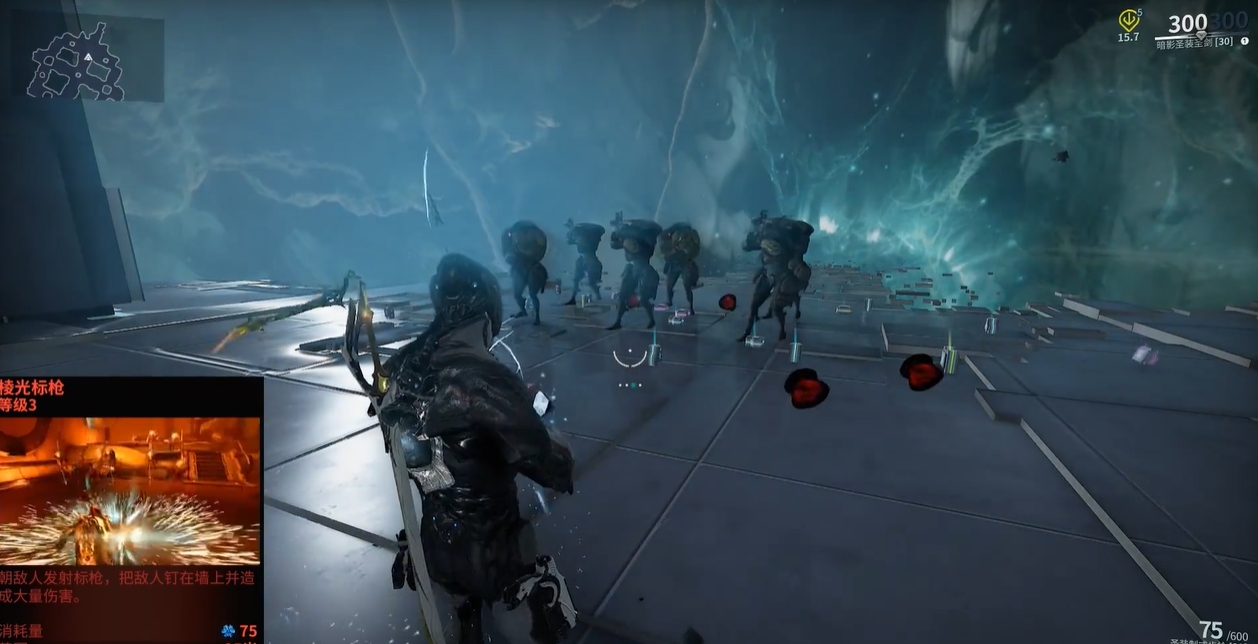The width and height of the screenshot is (1258, 644).
Task: Select the yellow downward-arrow buff icon
Action: [1128, 20]
